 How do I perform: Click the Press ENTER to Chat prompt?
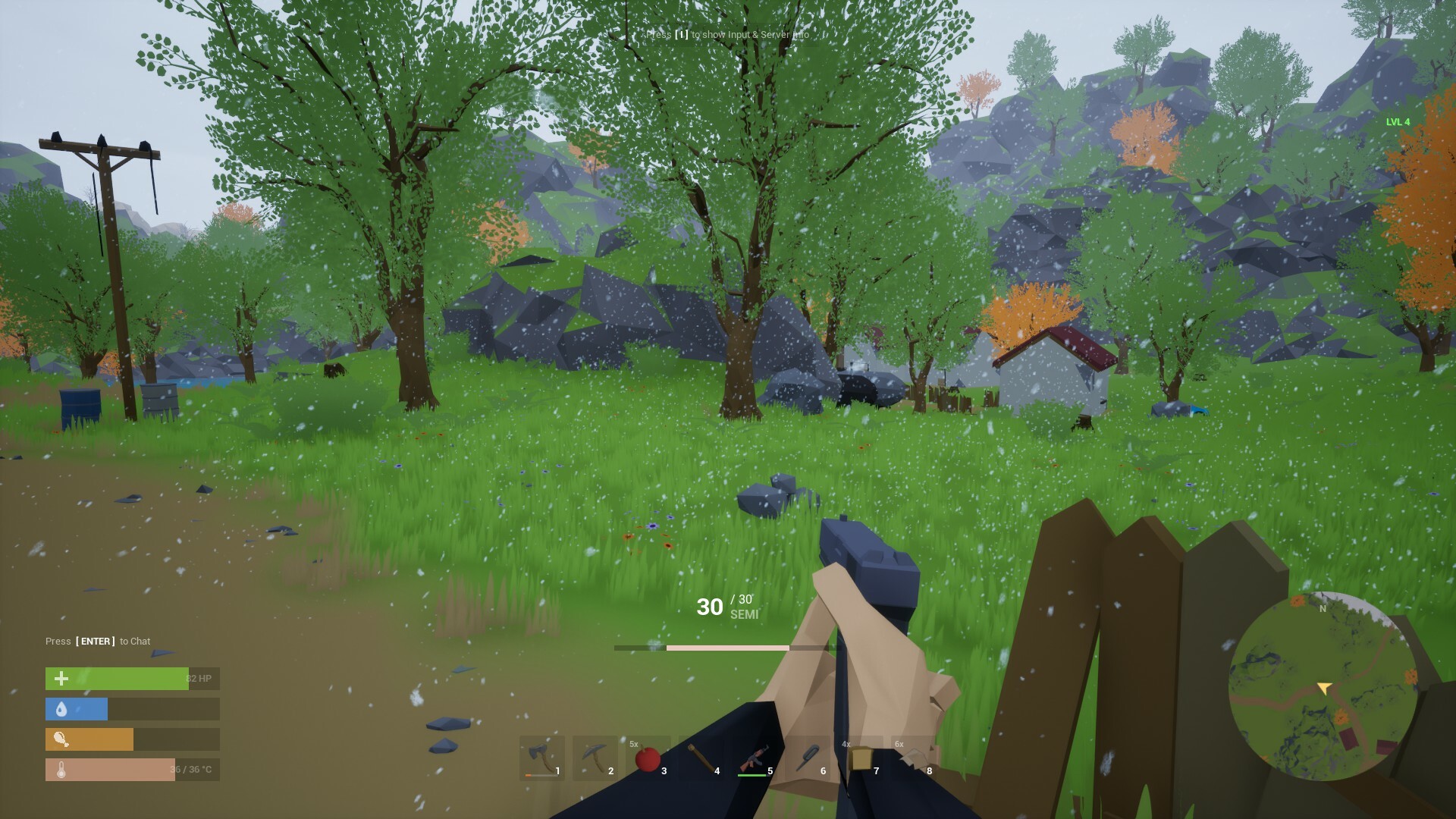click(99, 641)
